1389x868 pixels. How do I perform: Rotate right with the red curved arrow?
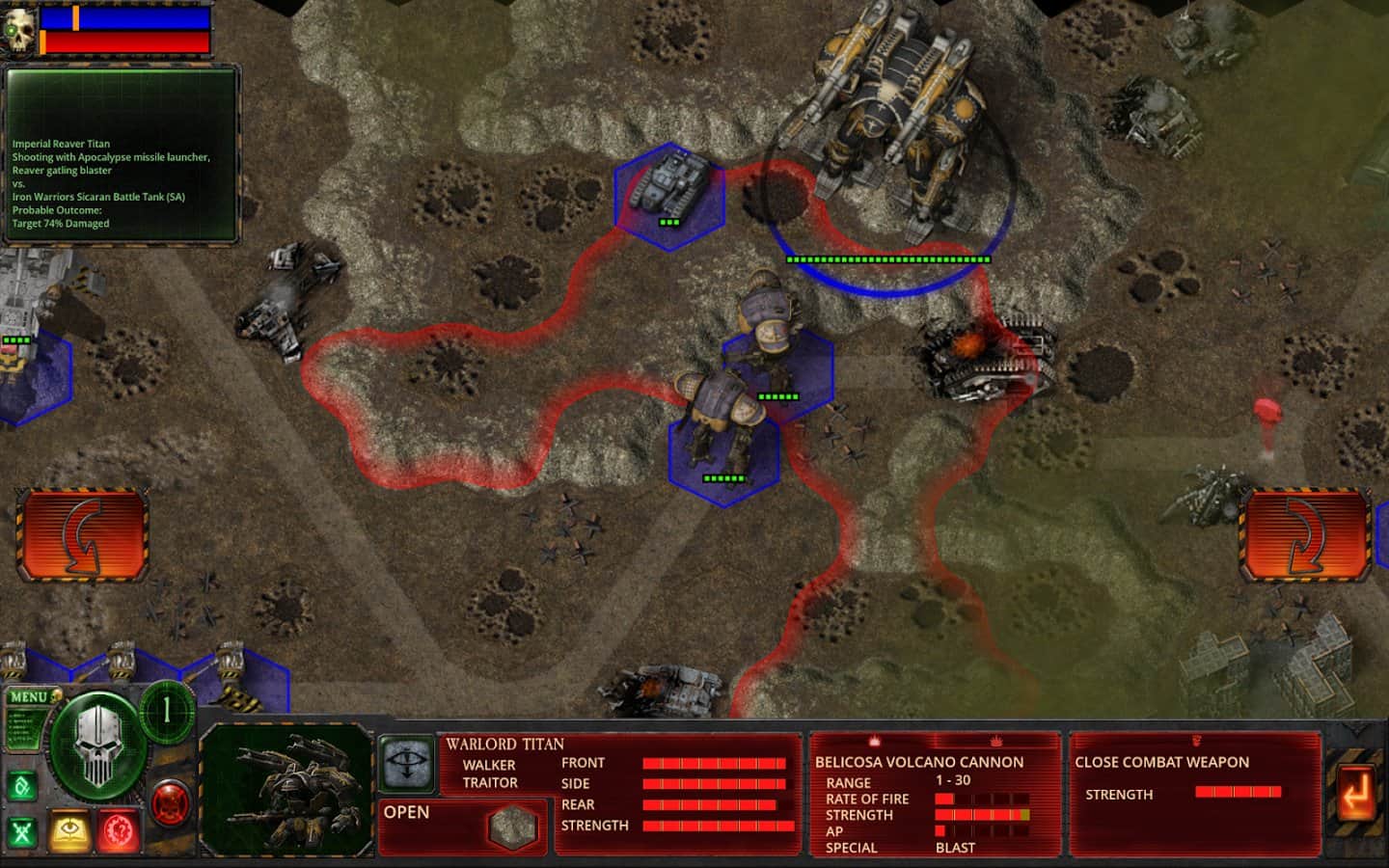[1305, 536]
